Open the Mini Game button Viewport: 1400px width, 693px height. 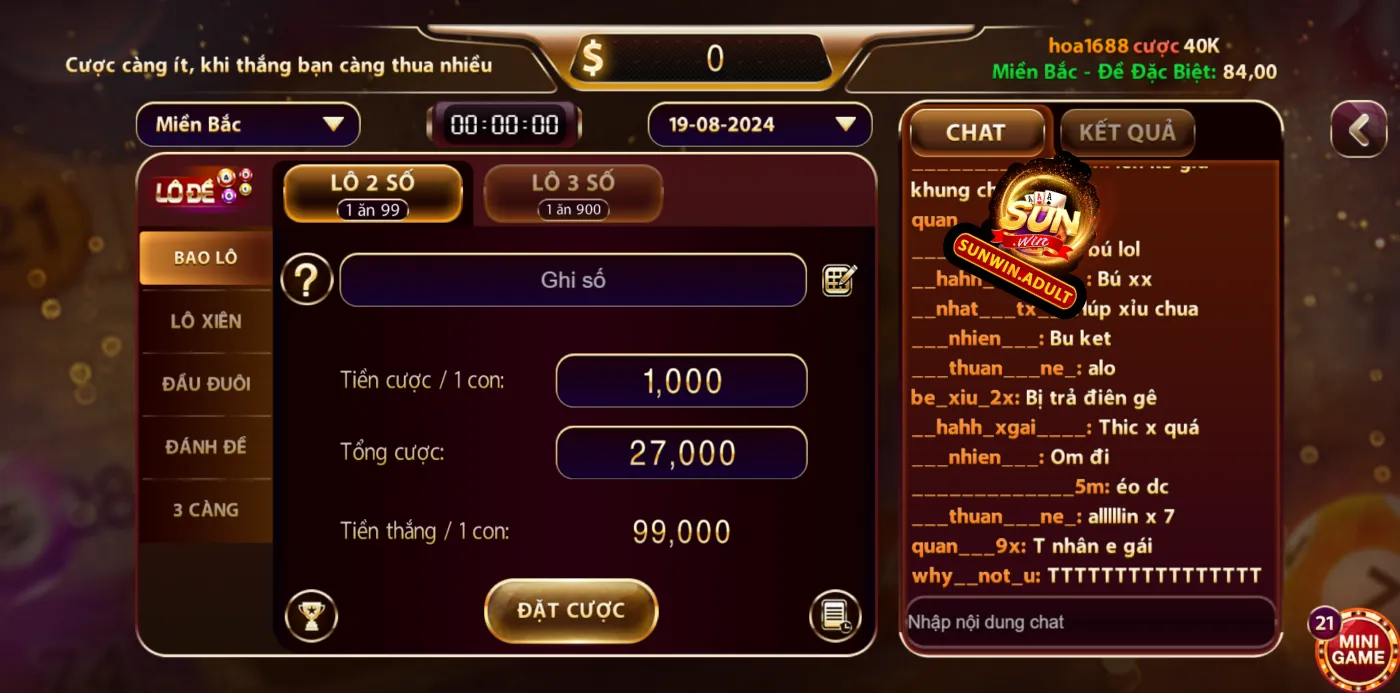coord(1357,650)
